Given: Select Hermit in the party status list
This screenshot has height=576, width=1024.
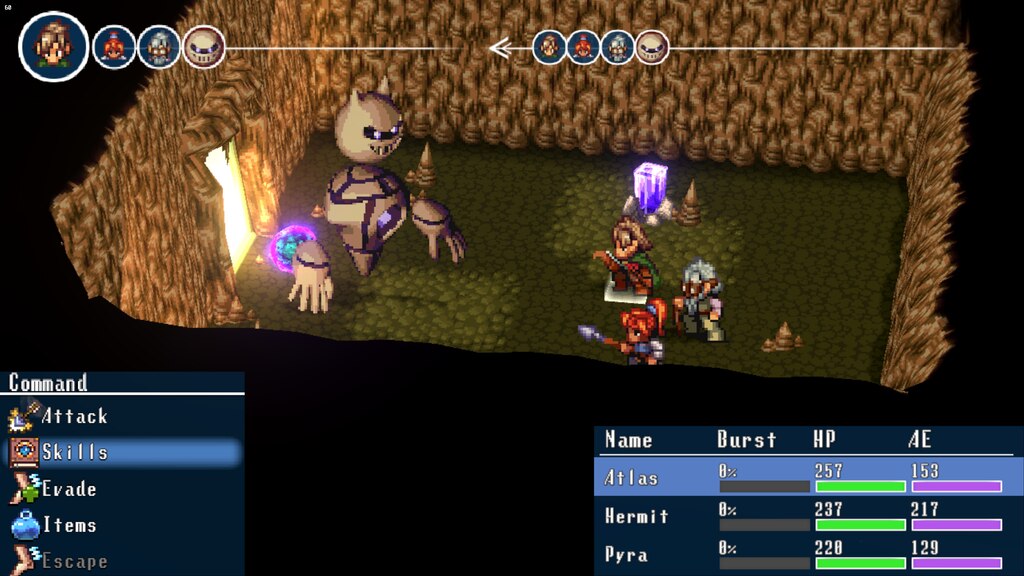Looking at the screenshot, I should coord(637,516).
